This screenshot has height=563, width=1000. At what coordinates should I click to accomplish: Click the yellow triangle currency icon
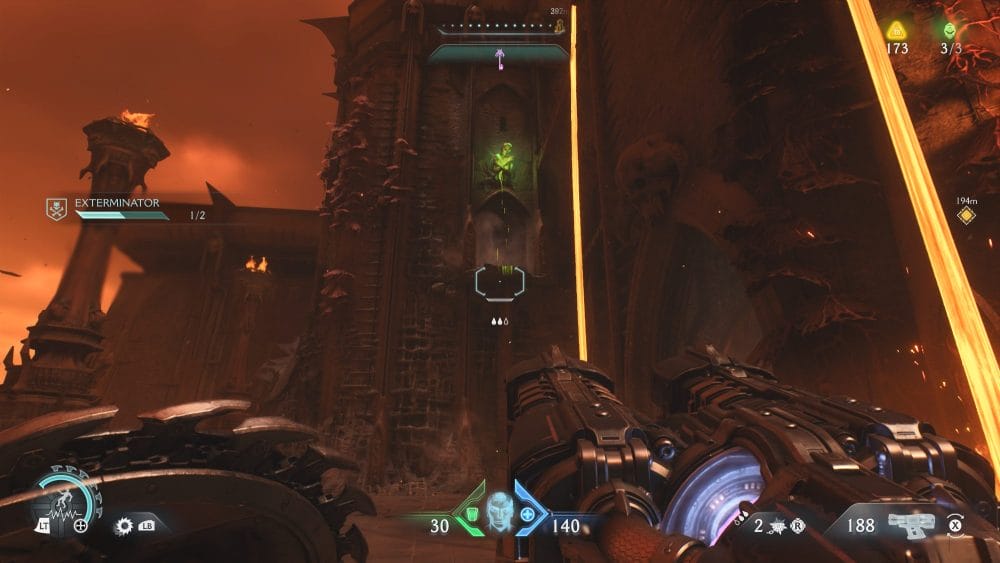pos(896,30)
